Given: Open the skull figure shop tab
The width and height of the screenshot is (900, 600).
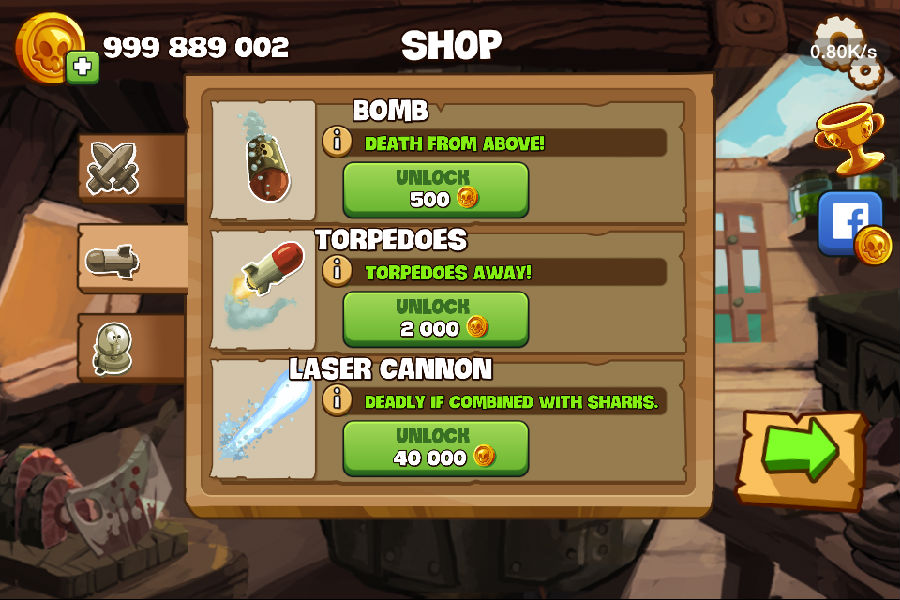Looking at the screenshot, I should (x=111, y=349).
